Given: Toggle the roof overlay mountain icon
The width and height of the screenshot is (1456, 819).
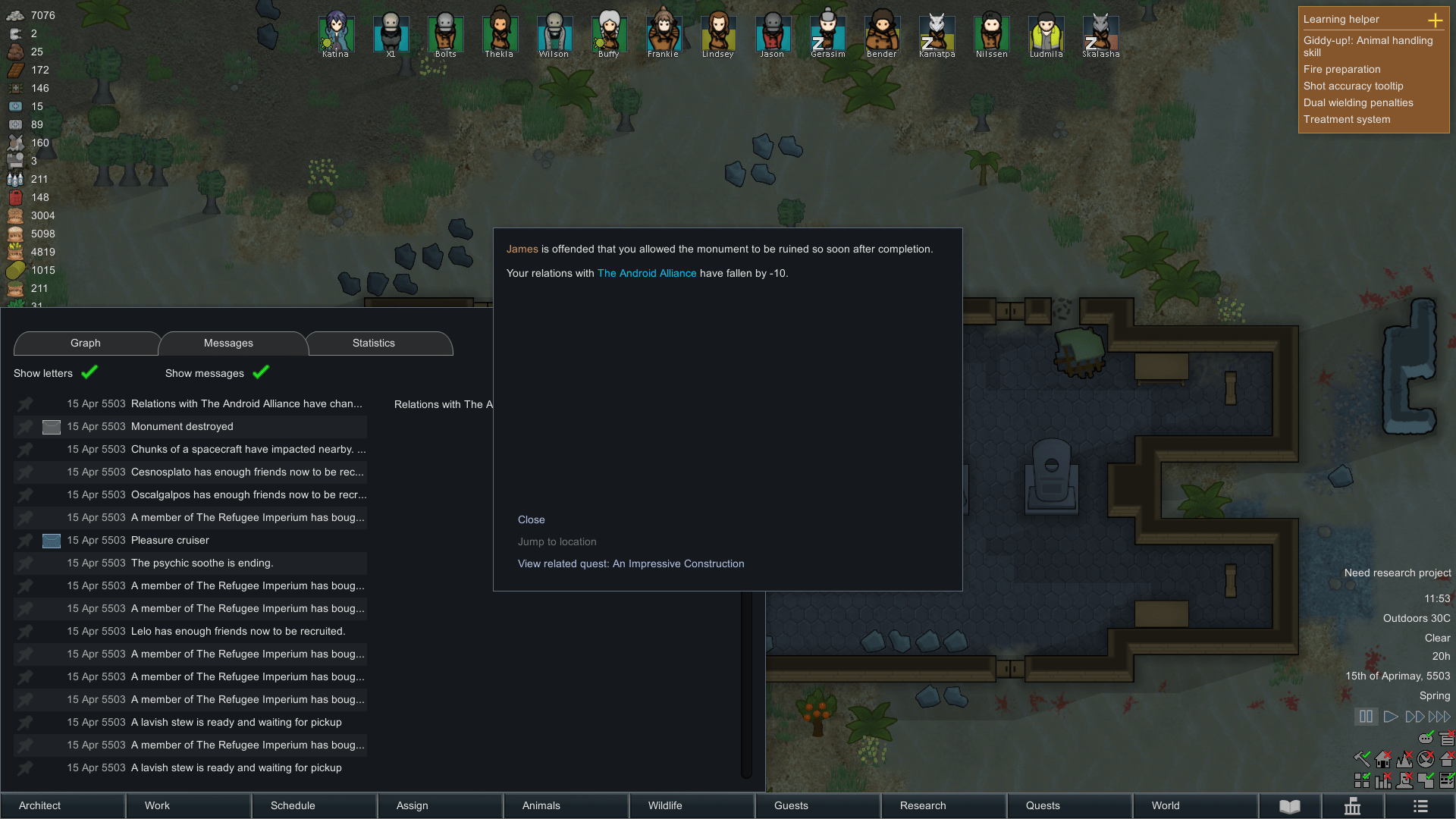Looking at the screenshot, I should [1404, 759].
